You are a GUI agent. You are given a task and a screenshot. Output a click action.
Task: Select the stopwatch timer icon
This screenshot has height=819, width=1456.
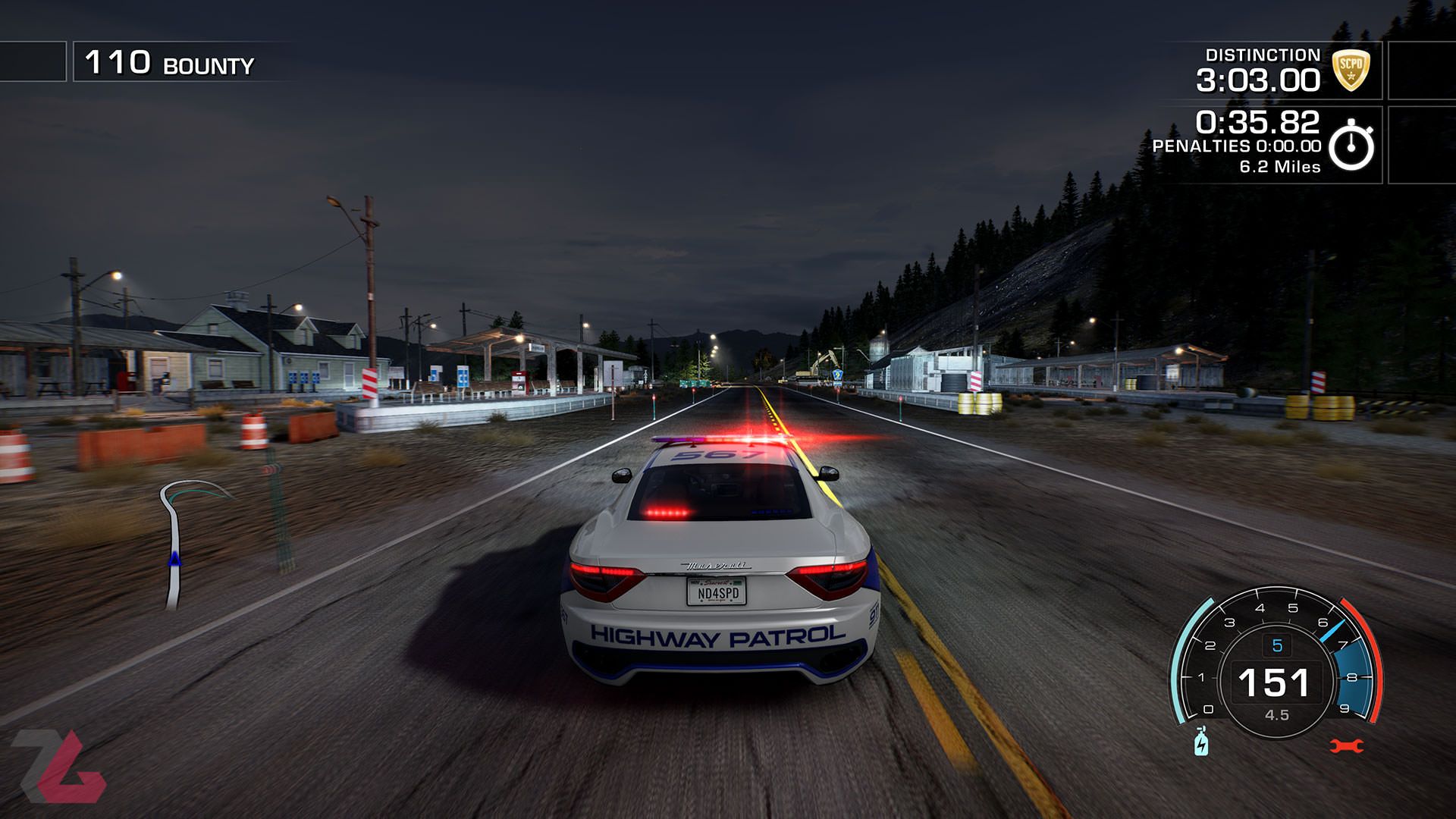tap(1351, 146)
